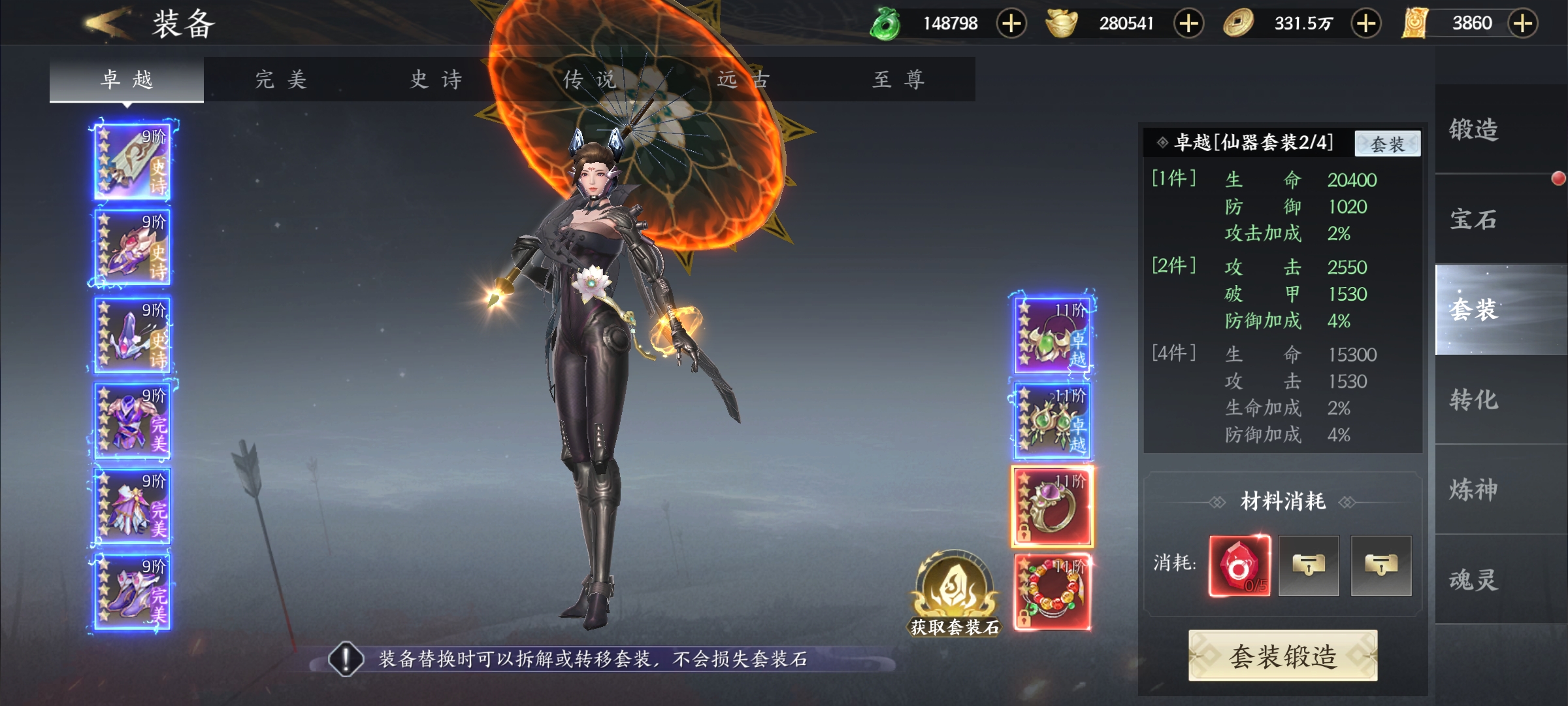
Task: Add more green jade currency
Action: click(1011, 24)
